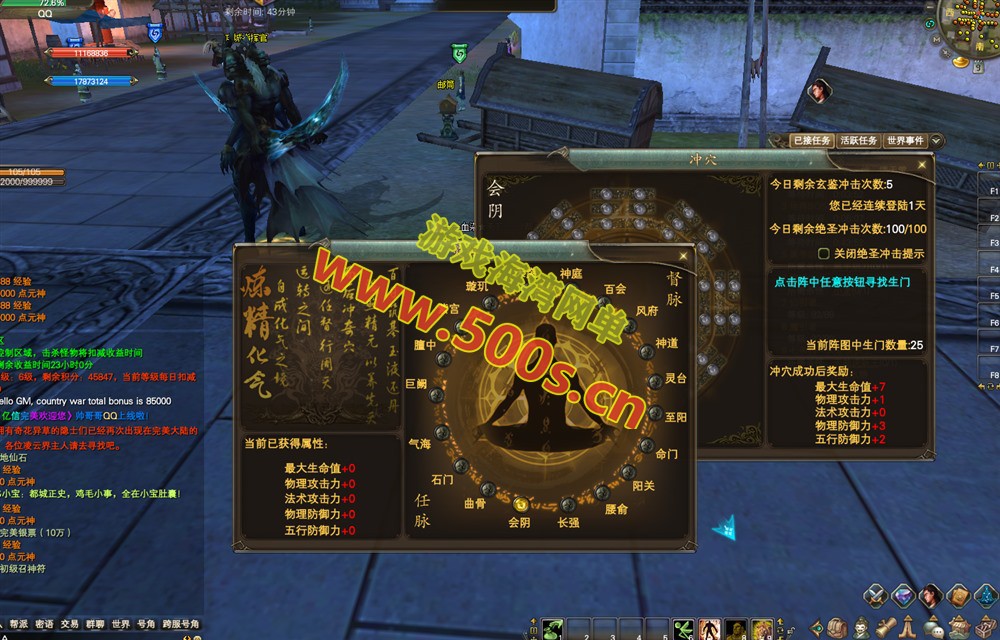Click the character portrait icon above the quest tabs
The width and height of the screenshot is (1000, 640).
click(818, 91)
